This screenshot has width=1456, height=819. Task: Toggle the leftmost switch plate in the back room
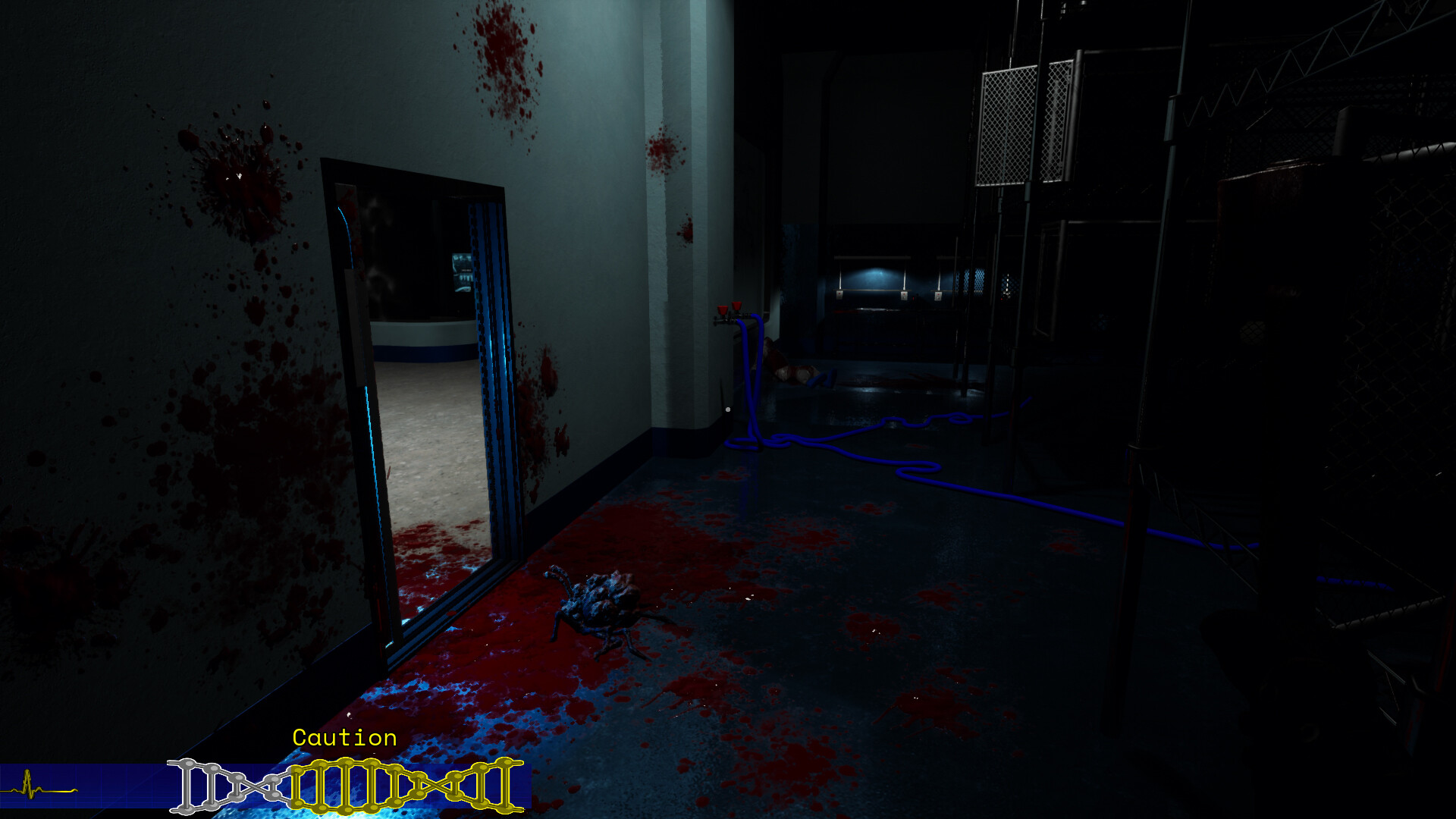click(x=839, y=297)
